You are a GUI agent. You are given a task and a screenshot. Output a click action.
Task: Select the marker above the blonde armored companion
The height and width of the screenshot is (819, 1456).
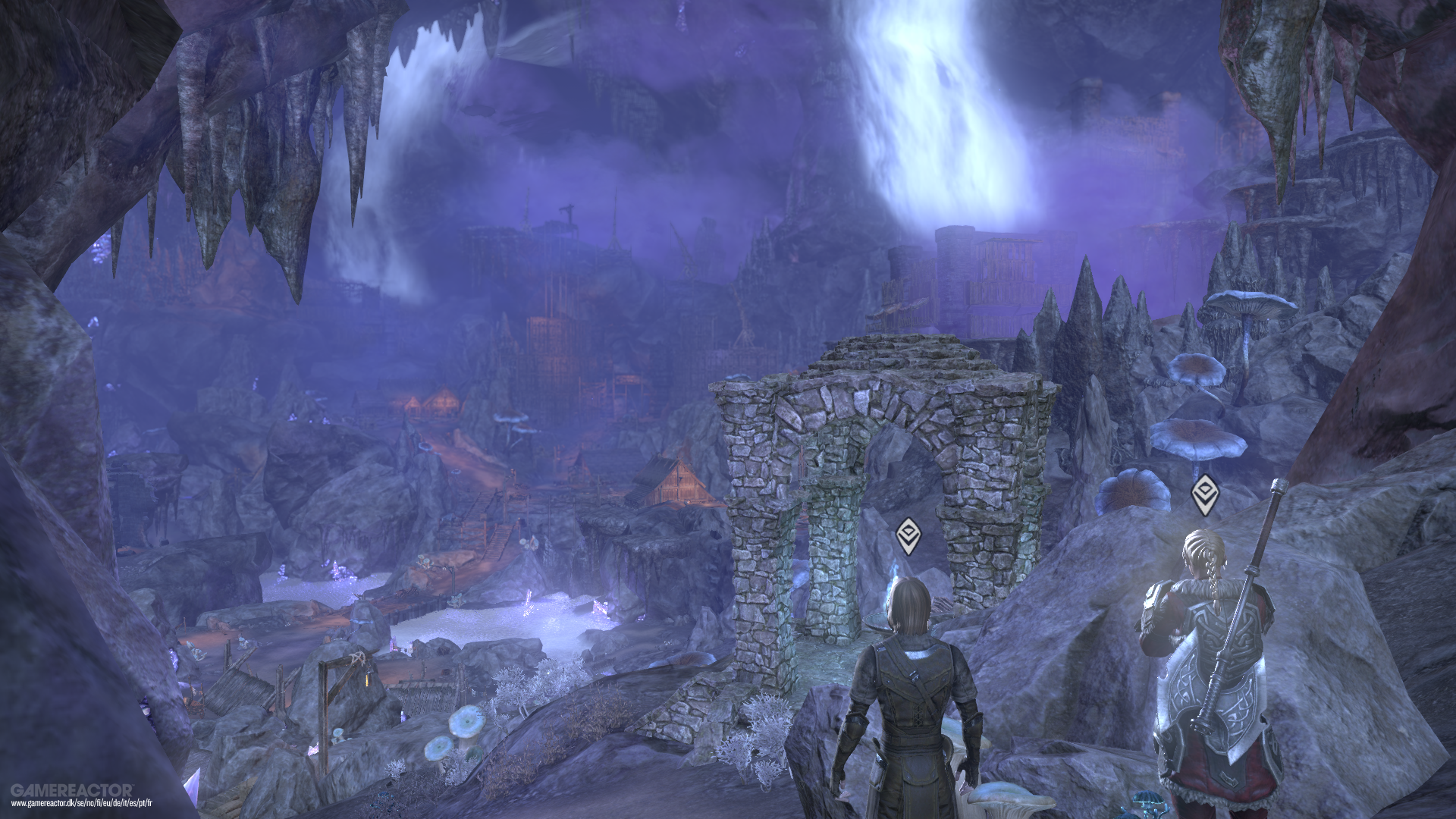point(1203,495)
